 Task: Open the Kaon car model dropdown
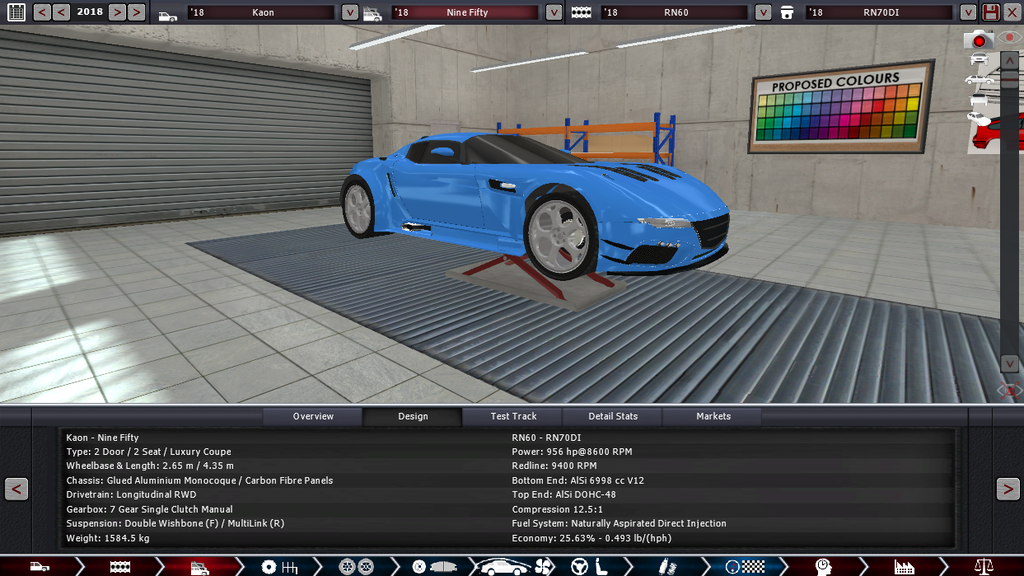(349, 13)
